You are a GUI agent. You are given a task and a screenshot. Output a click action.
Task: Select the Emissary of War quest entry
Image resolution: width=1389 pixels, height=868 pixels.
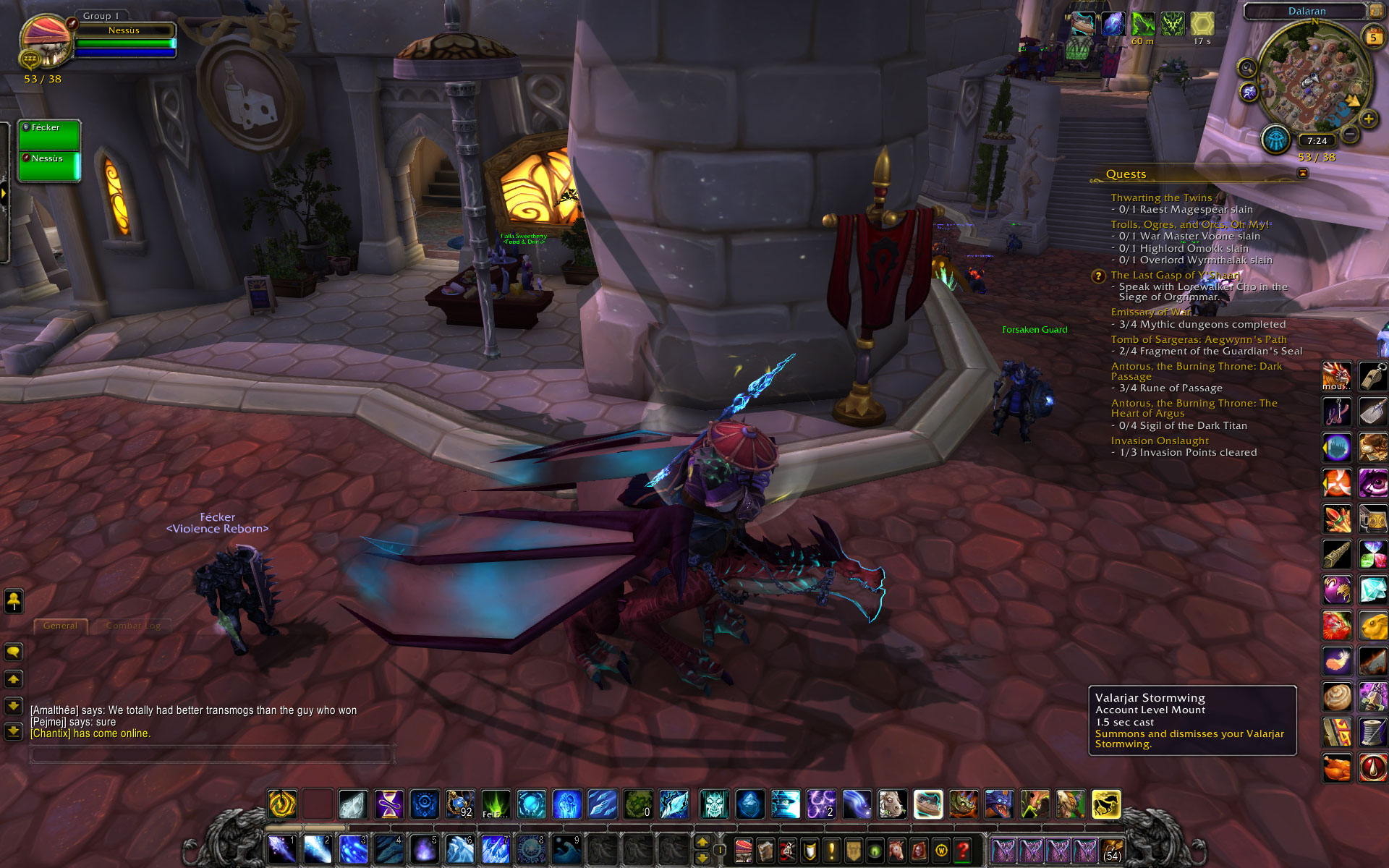tap(1150, 312)
